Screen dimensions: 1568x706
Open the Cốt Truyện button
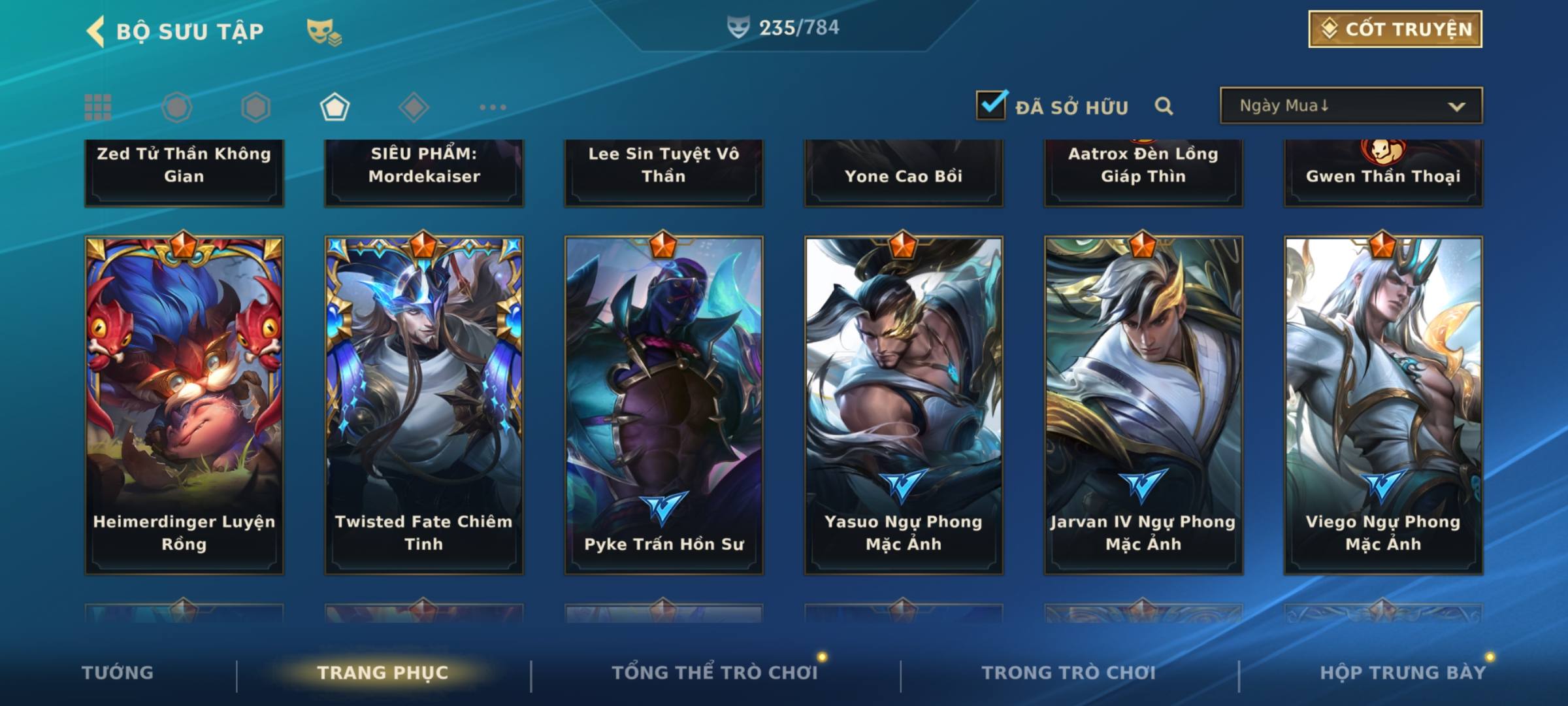point(1395,29)
